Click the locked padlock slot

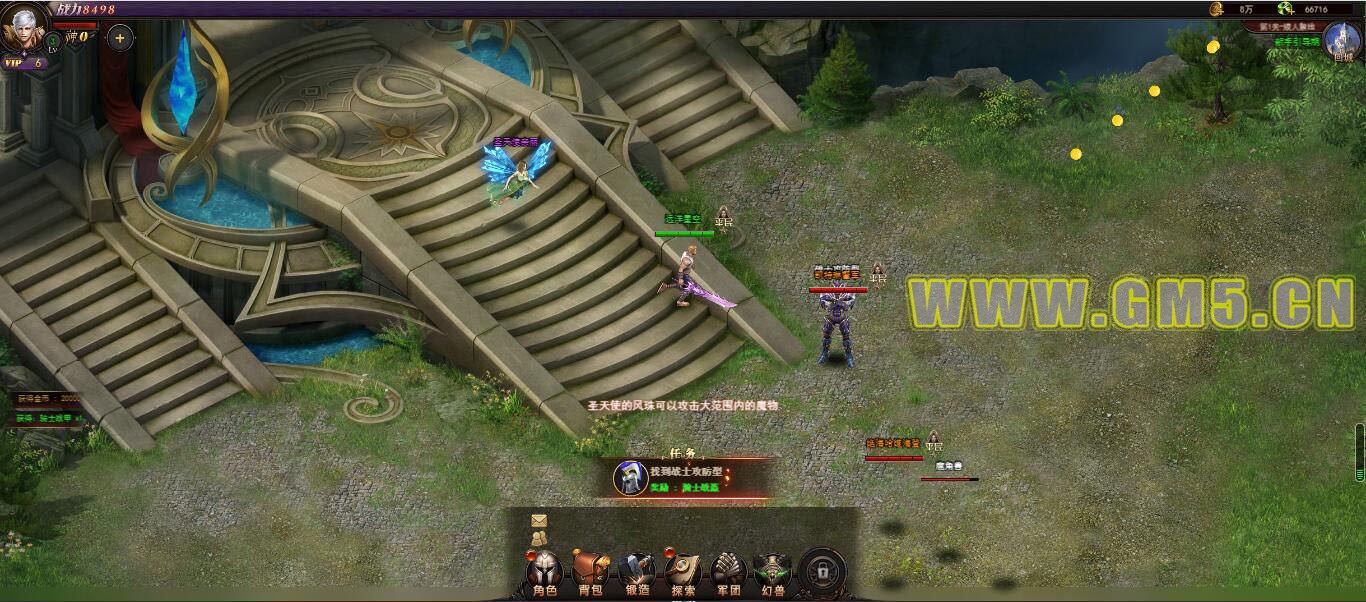[x=822, y=572]
